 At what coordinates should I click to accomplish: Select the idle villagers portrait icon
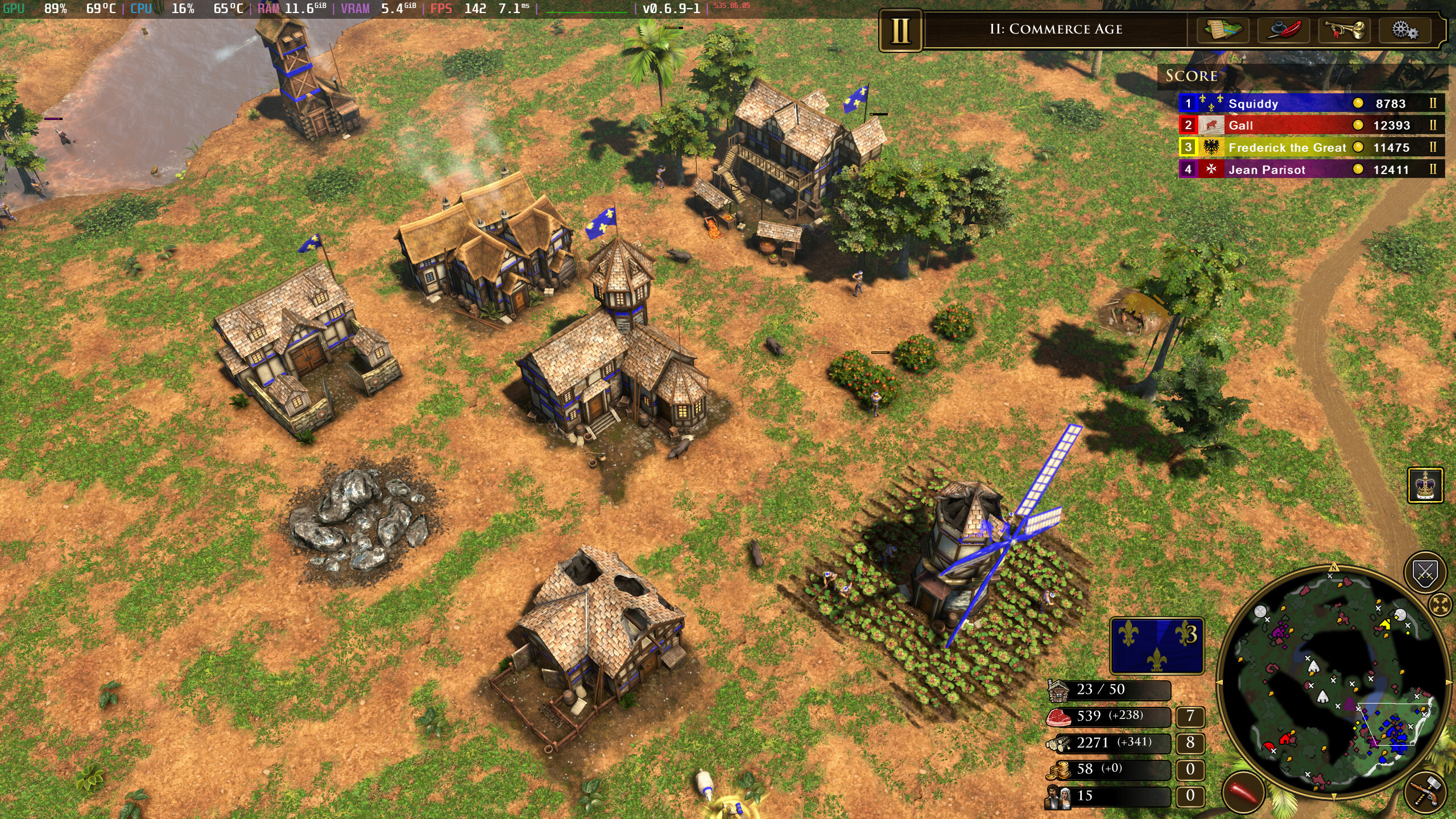tap(1057, 796)
